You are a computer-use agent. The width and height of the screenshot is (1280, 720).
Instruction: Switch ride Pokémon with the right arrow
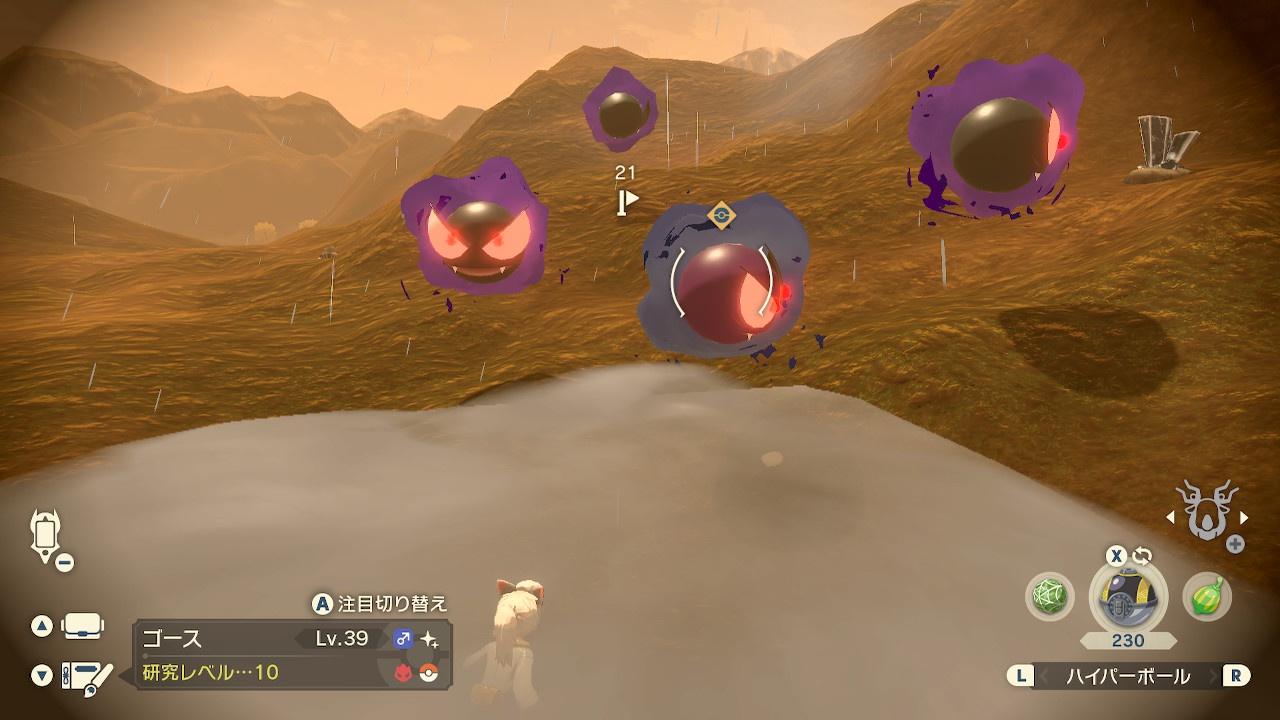[x=1244, y=518]
